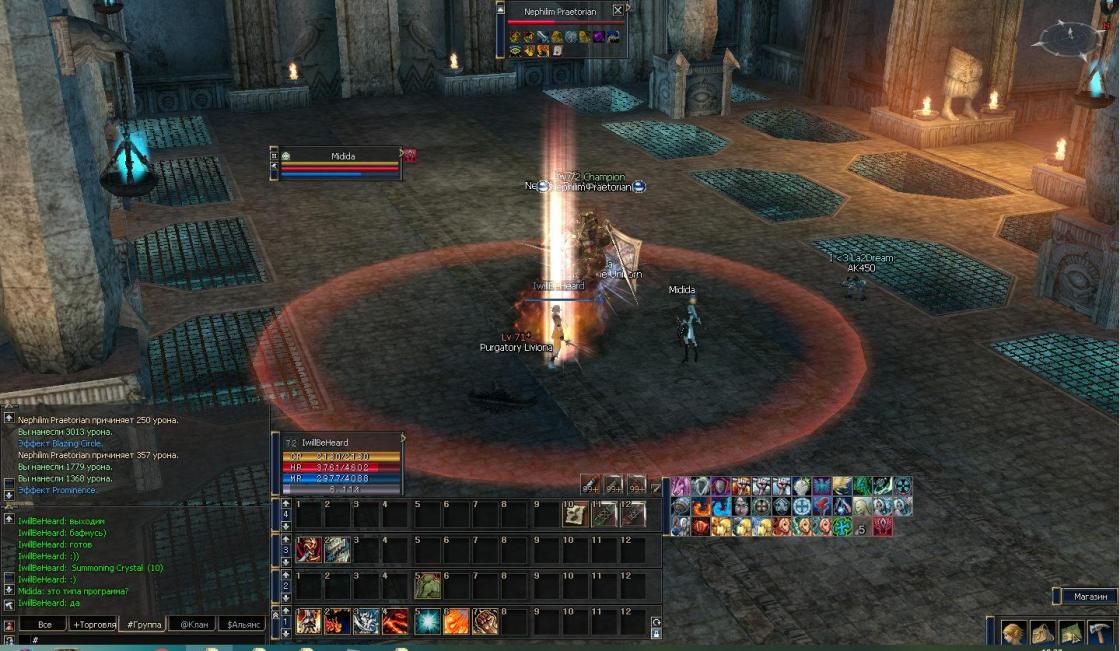This screenshot has width=1120, height=651.
Task: Open the Магазин shop button
Action: (1088, 596)
